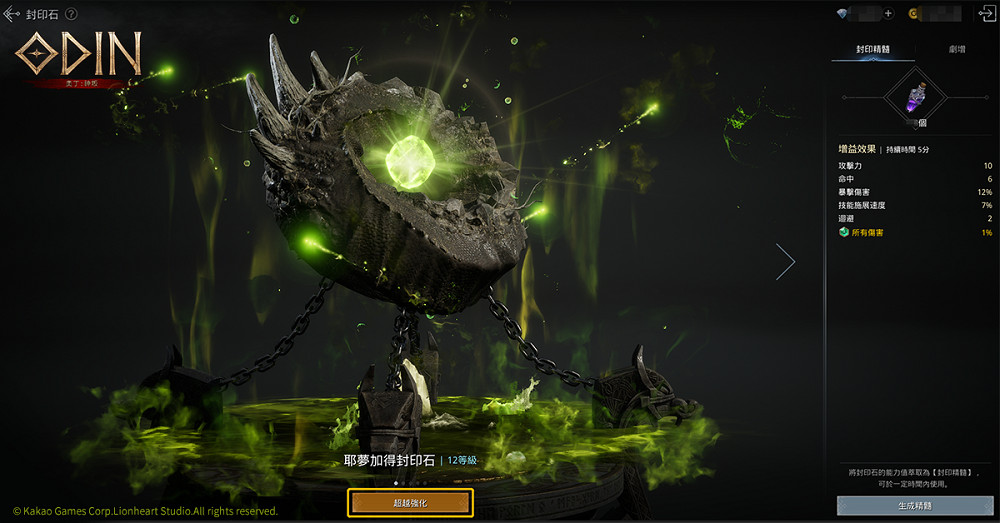Activate the 超越強化 button

(x=410, y=503)
